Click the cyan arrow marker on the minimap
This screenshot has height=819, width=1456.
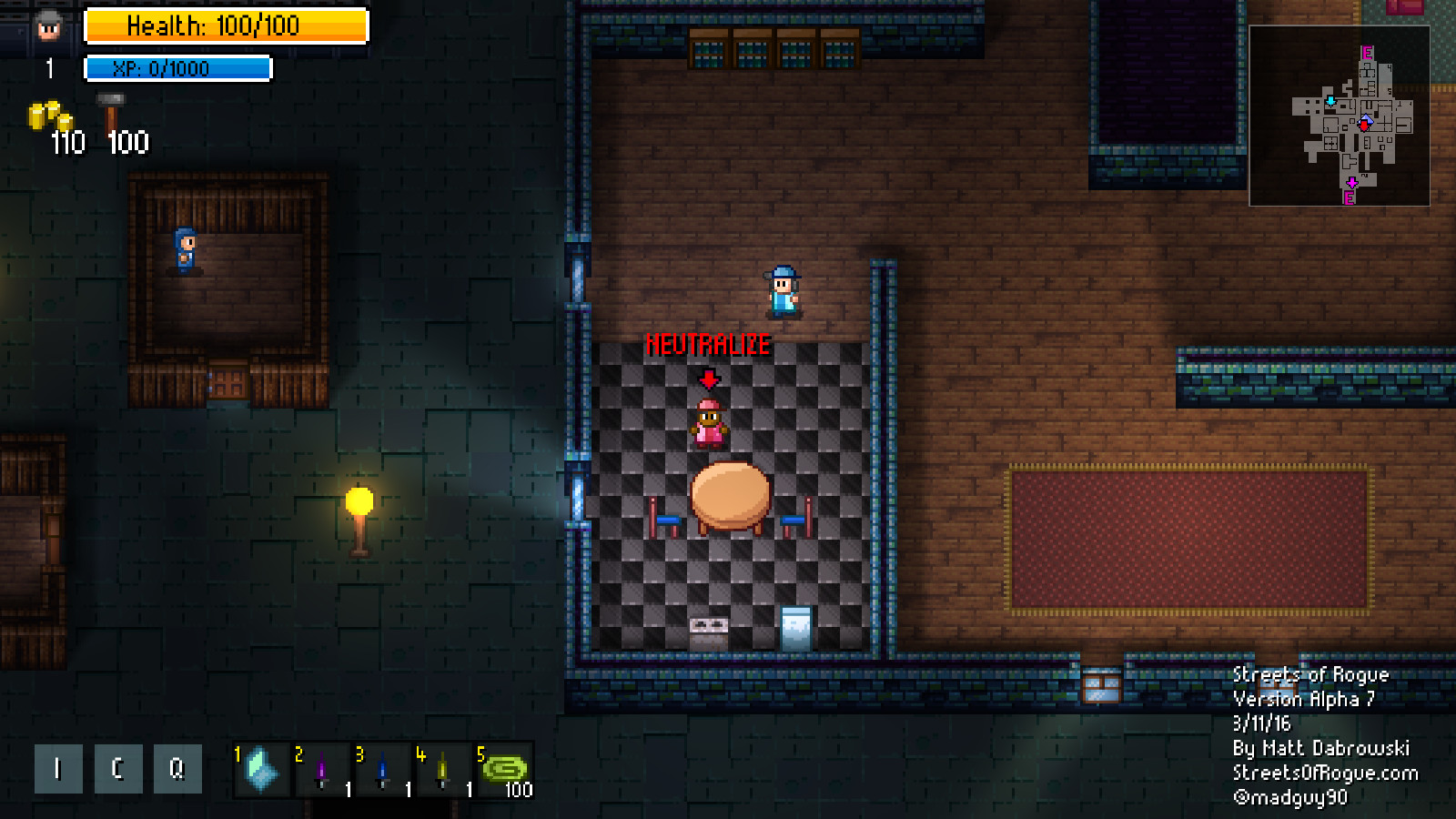[1330, 102]
